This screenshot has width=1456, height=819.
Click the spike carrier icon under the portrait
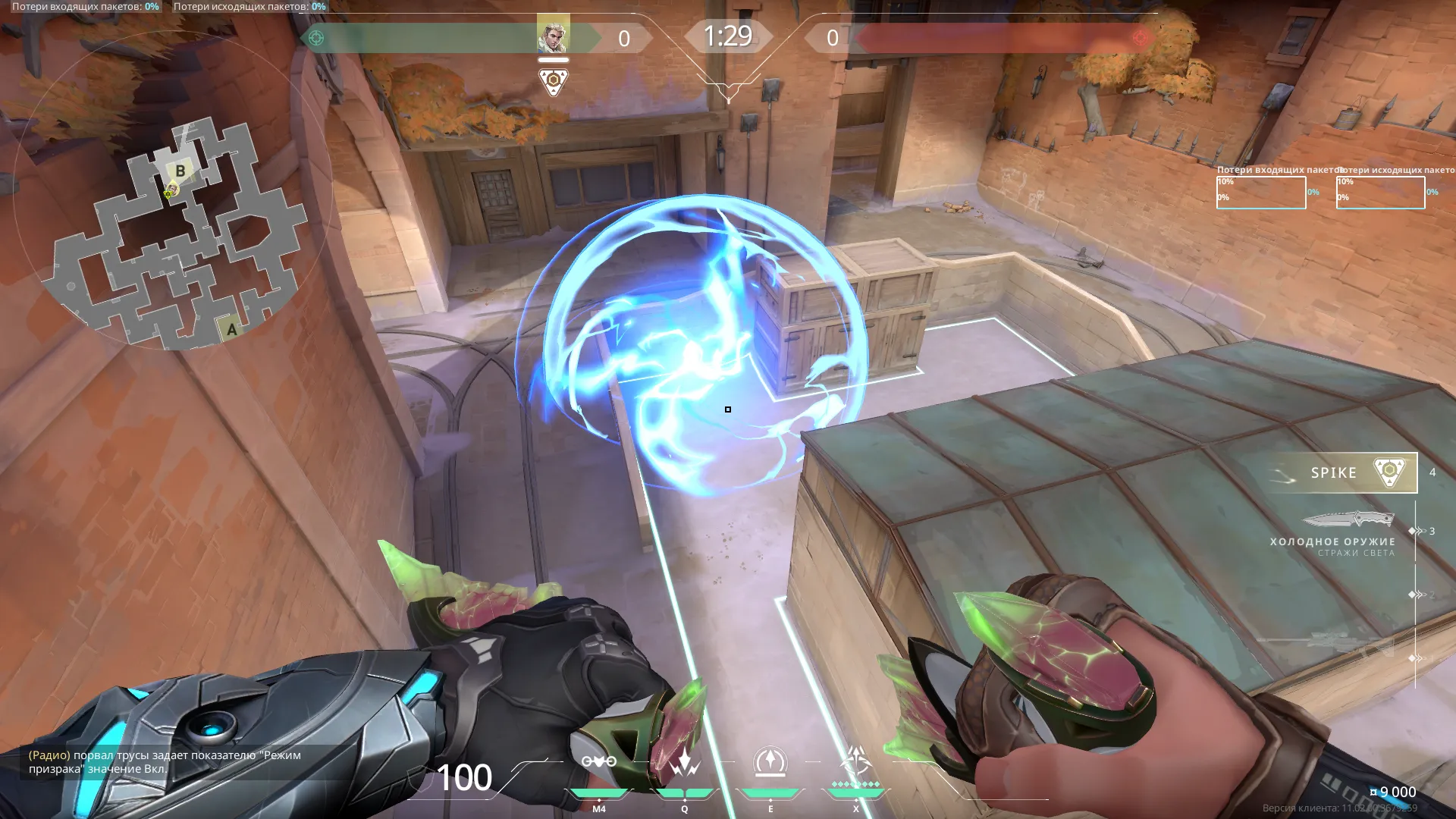[x=554, y=82]
